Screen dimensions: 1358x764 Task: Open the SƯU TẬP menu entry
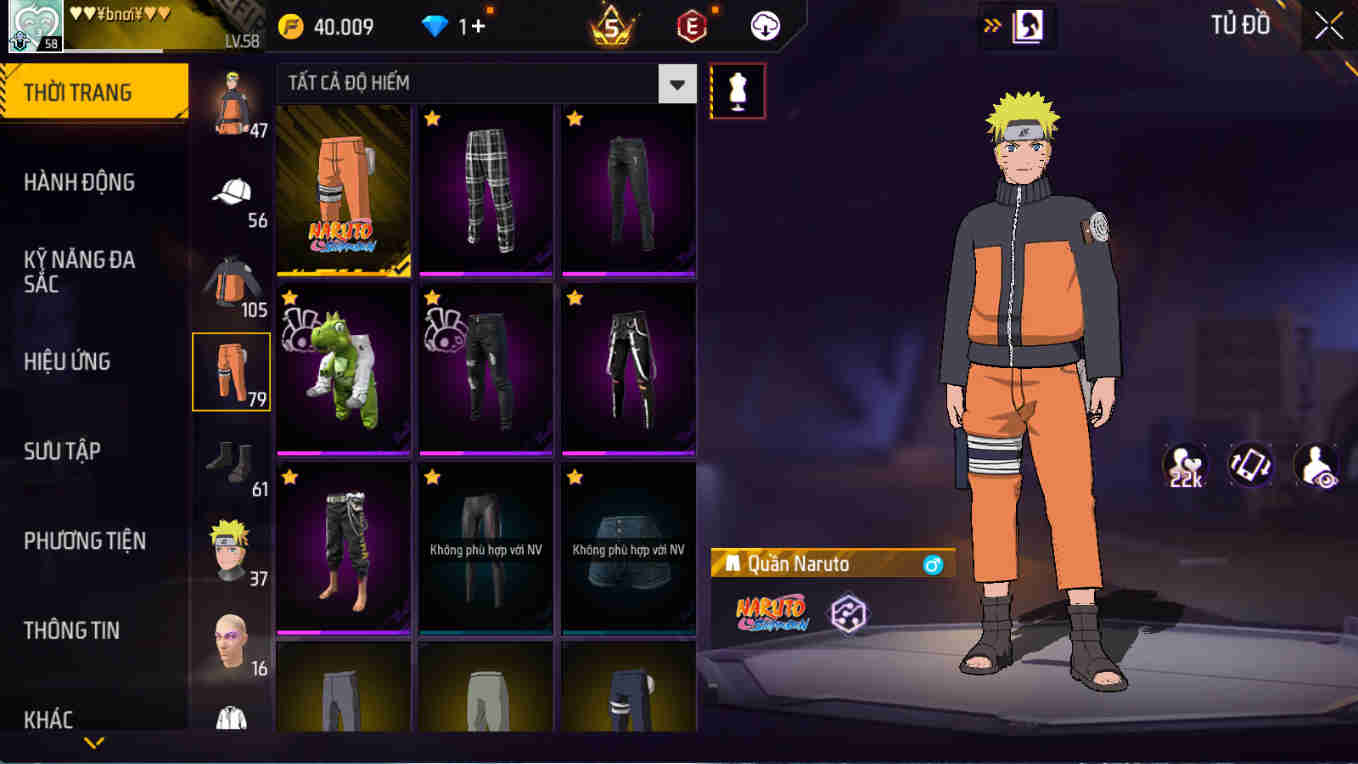coord(95,451)
